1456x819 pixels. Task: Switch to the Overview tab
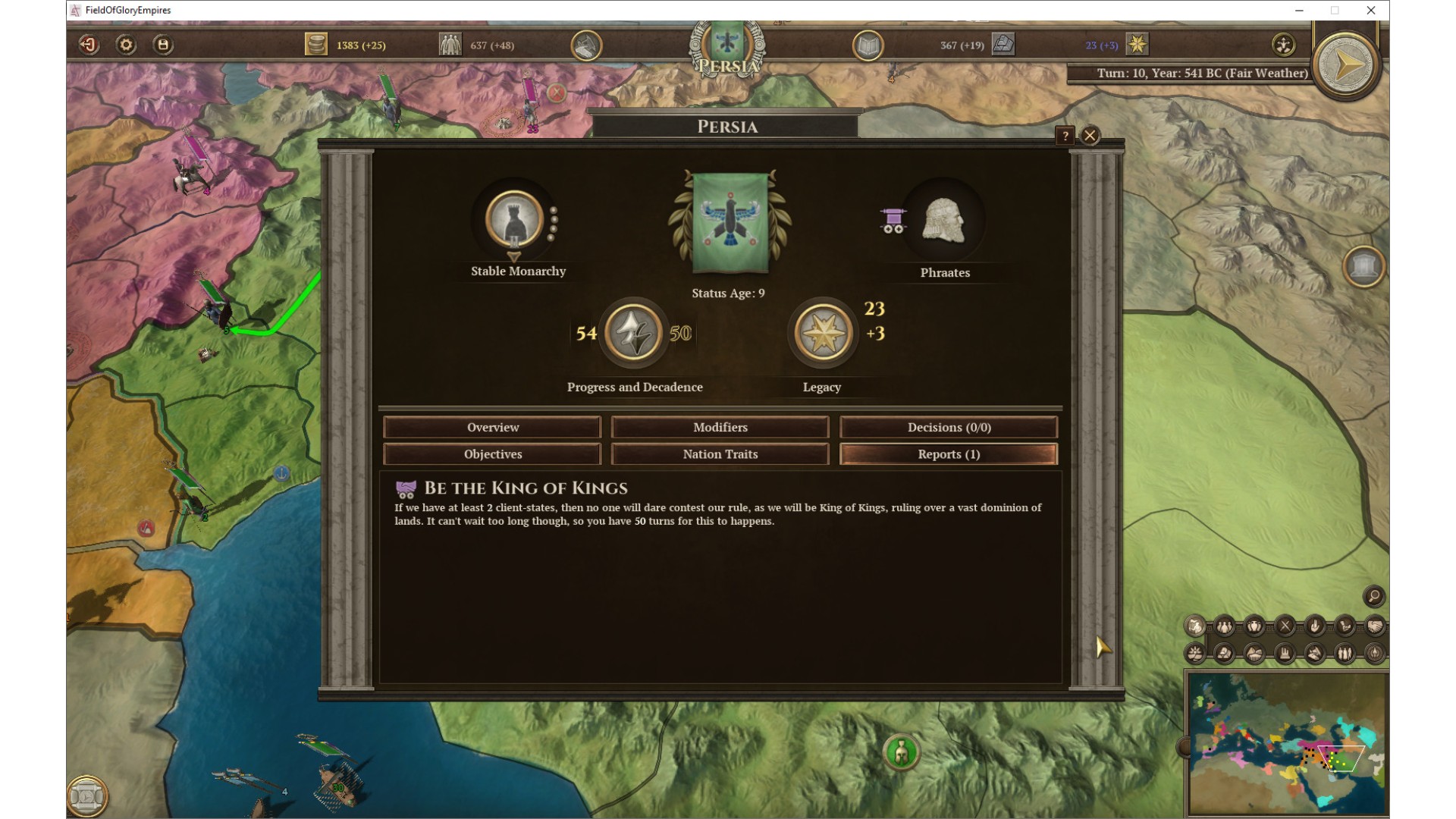pyautogui.click(x=492, y=427)
